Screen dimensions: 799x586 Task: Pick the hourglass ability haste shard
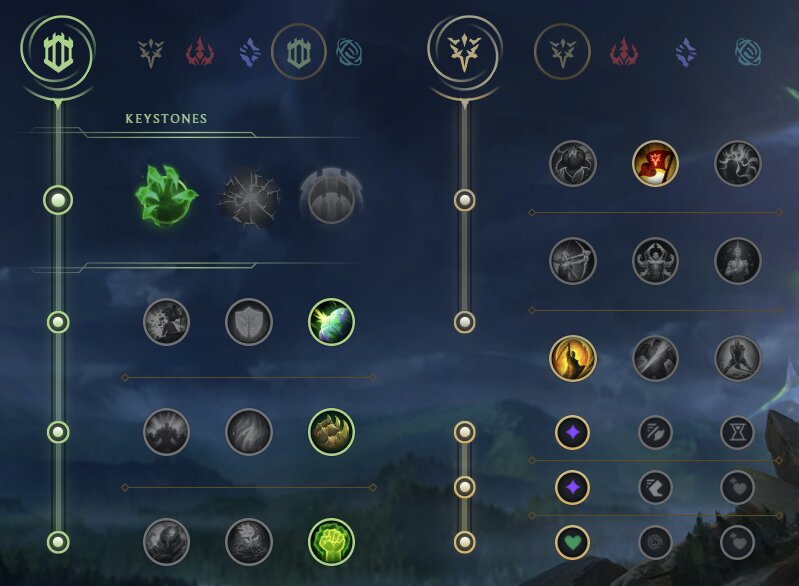(737, 432)
